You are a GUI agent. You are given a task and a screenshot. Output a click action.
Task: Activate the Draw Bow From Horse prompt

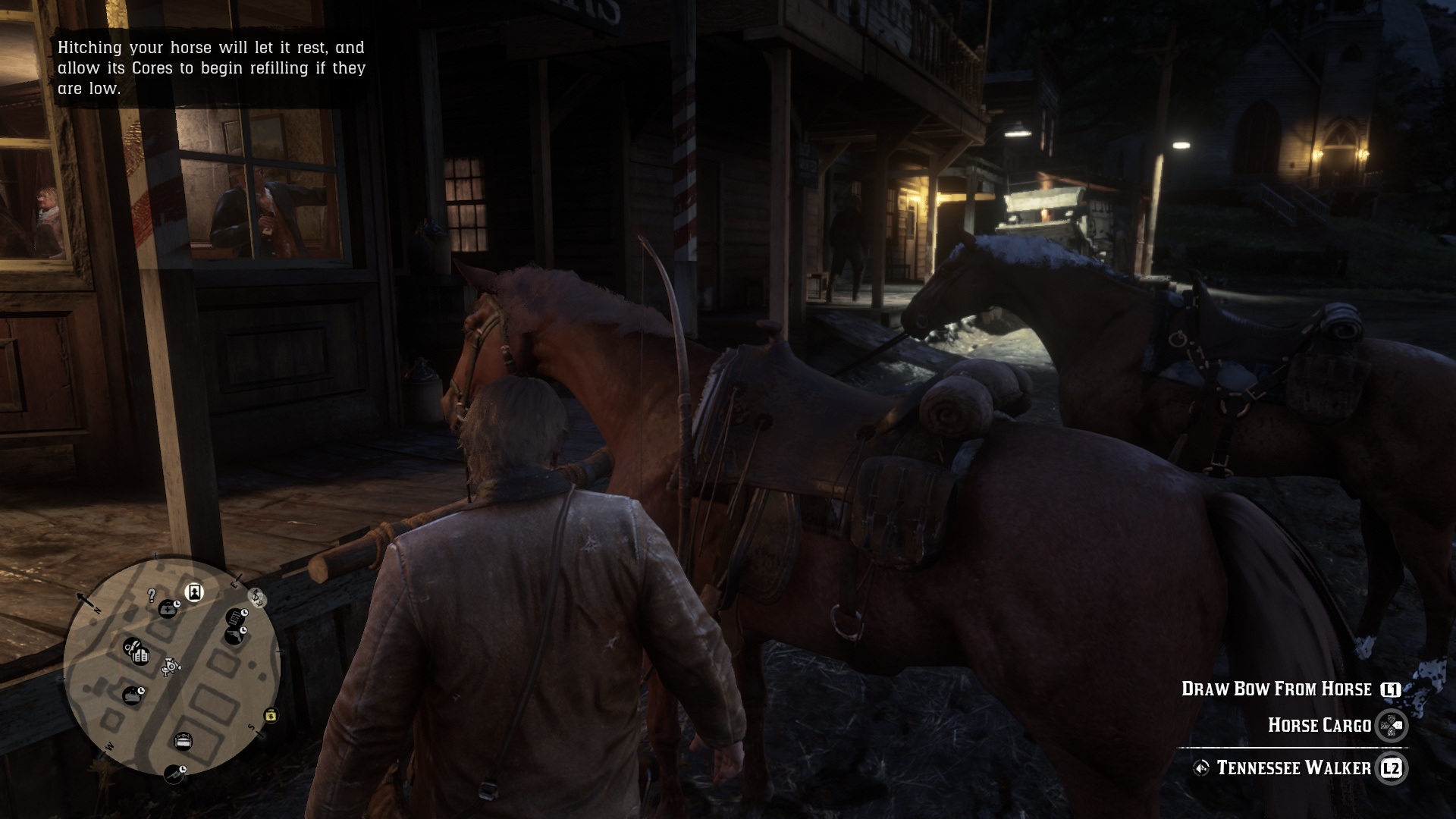pos(1276,689)
